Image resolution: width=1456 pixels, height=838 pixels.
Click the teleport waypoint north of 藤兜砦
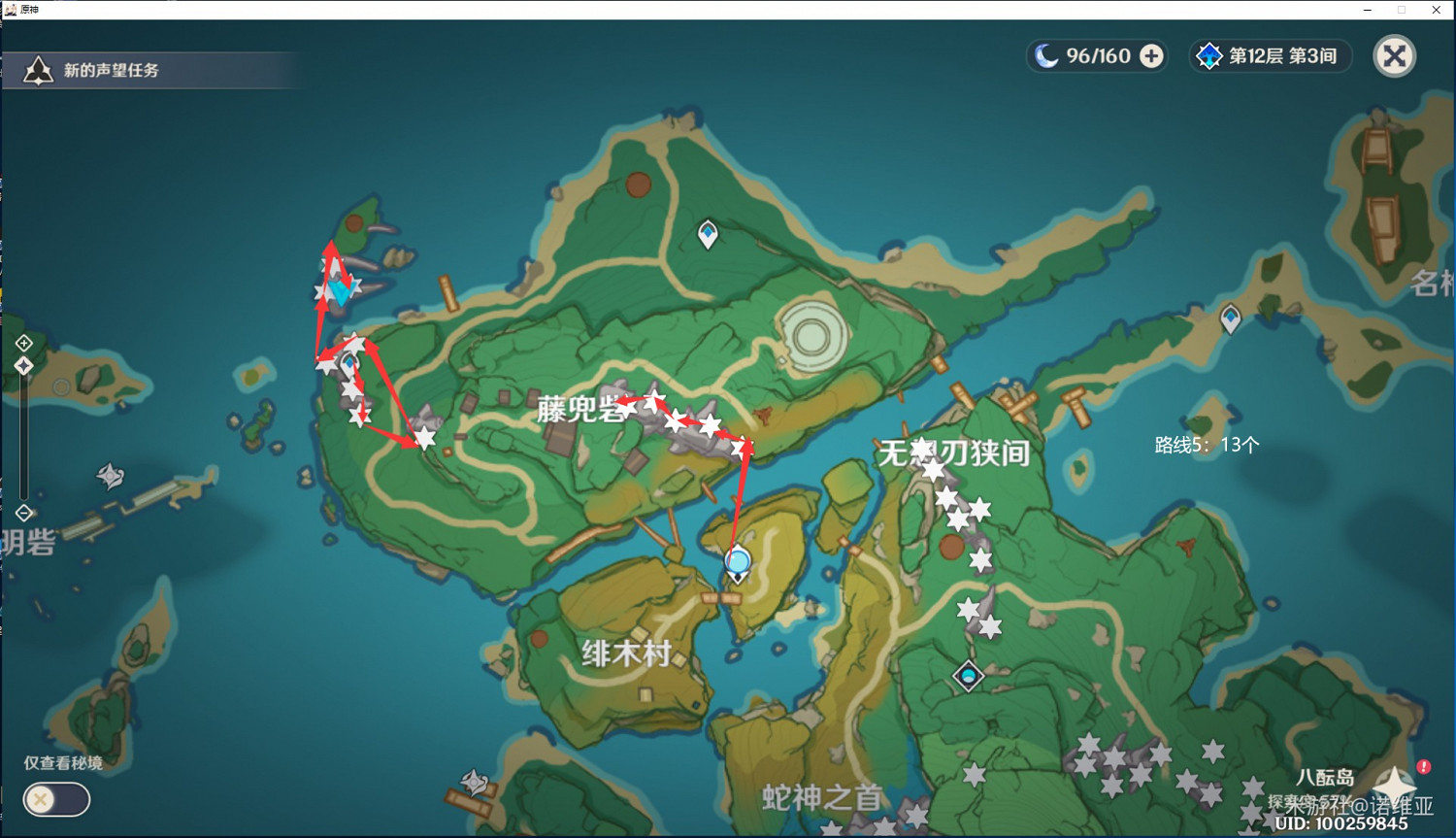click(708, 232)
